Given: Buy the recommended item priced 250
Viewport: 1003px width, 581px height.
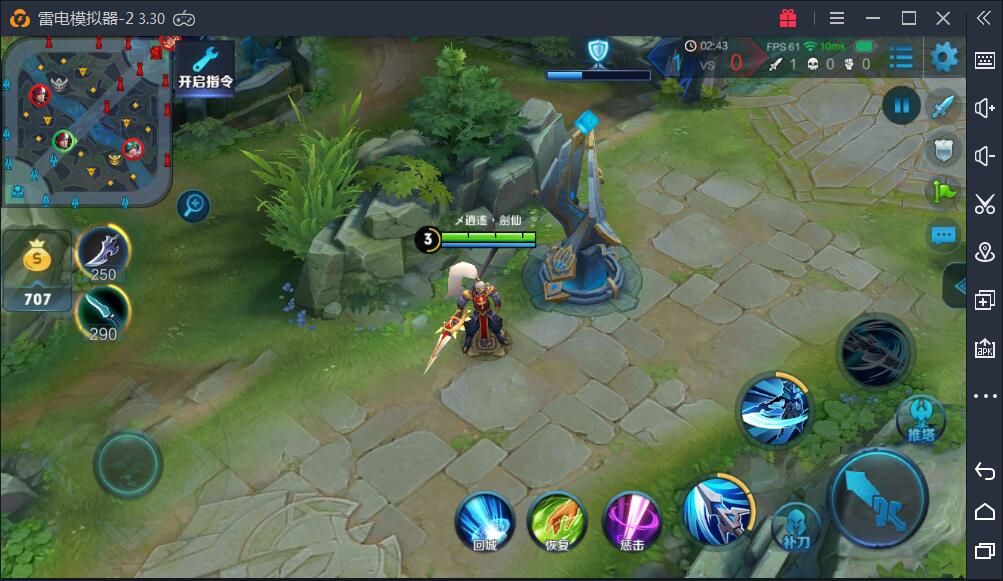Looking at the screenshot, I should pos(103,254).
